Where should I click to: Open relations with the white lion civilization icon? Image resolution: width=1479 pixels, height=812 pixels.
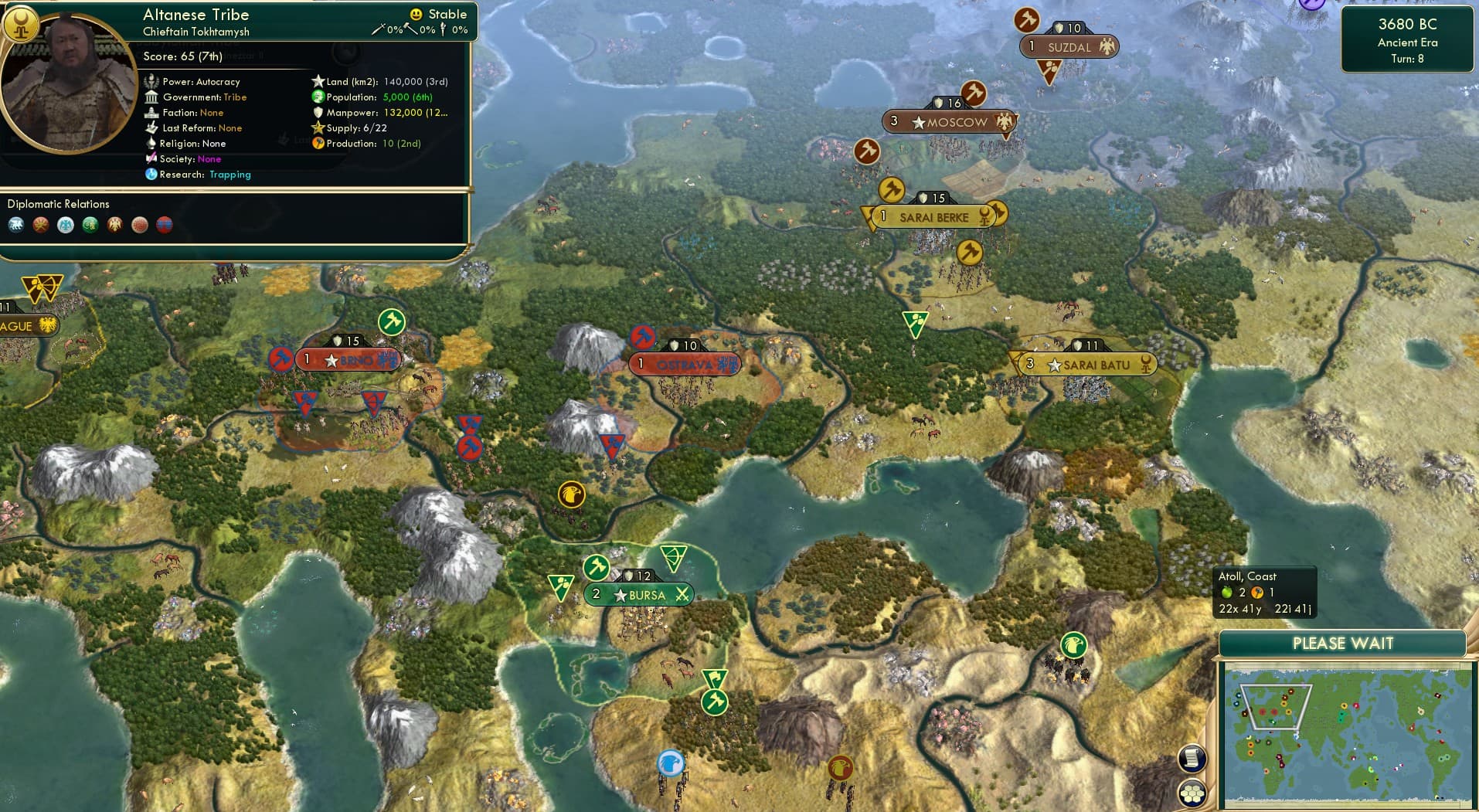[15, 225]
